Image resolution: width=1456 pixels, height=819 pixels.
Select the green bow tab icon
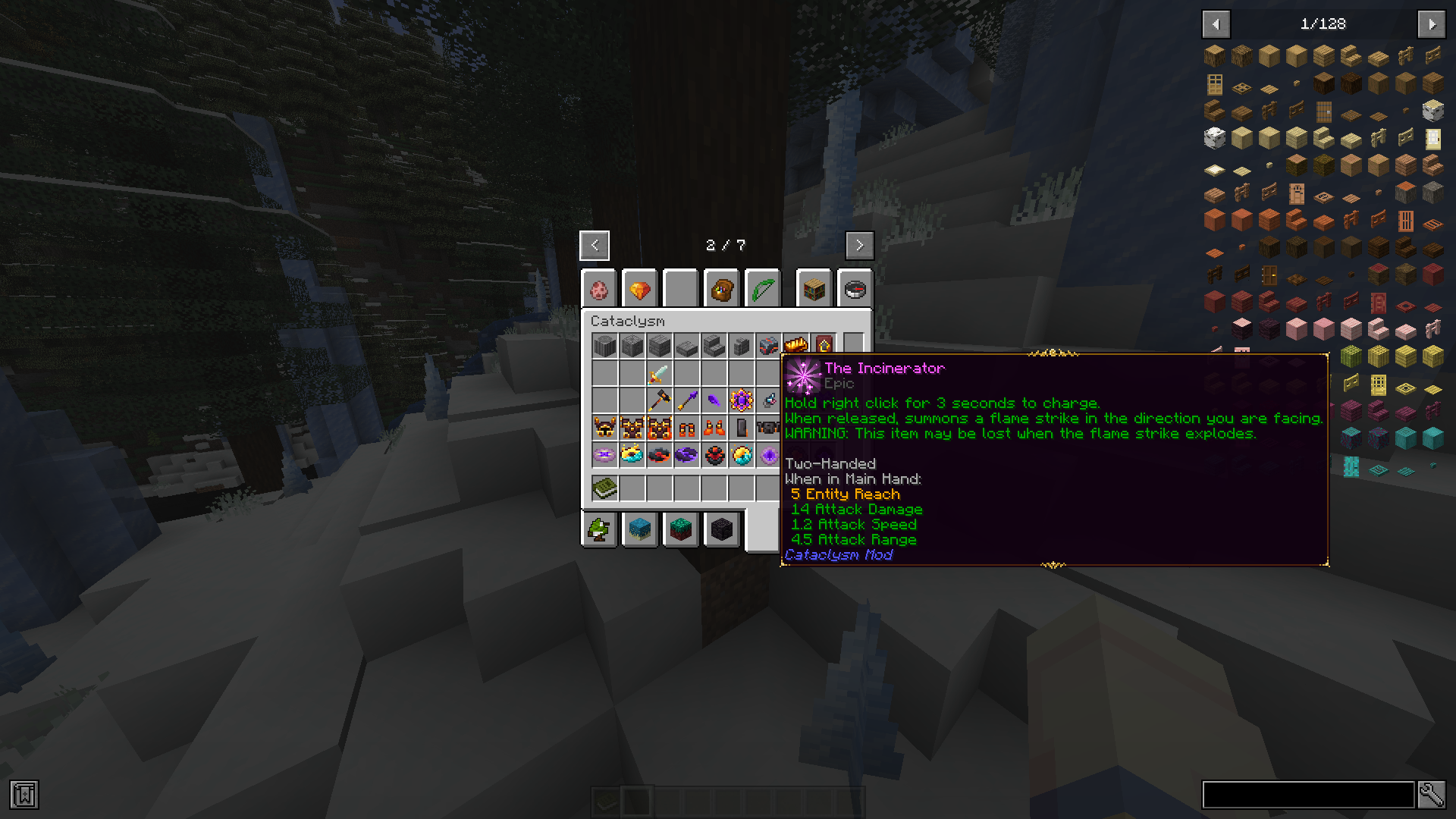[763, 289]
